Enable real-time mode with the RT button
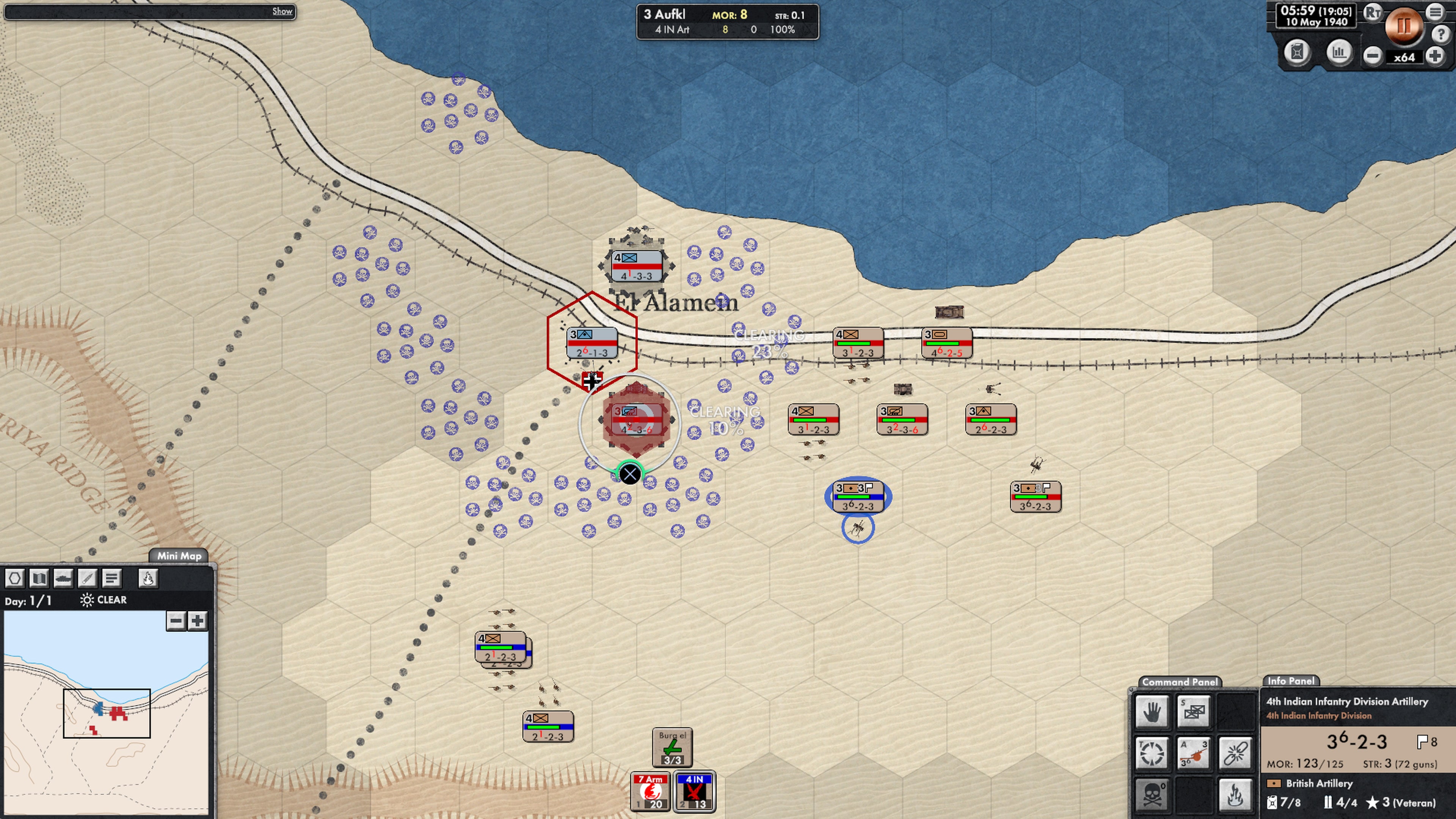The width and height of the screenshot is (1456, 819). coord(1372,13)
